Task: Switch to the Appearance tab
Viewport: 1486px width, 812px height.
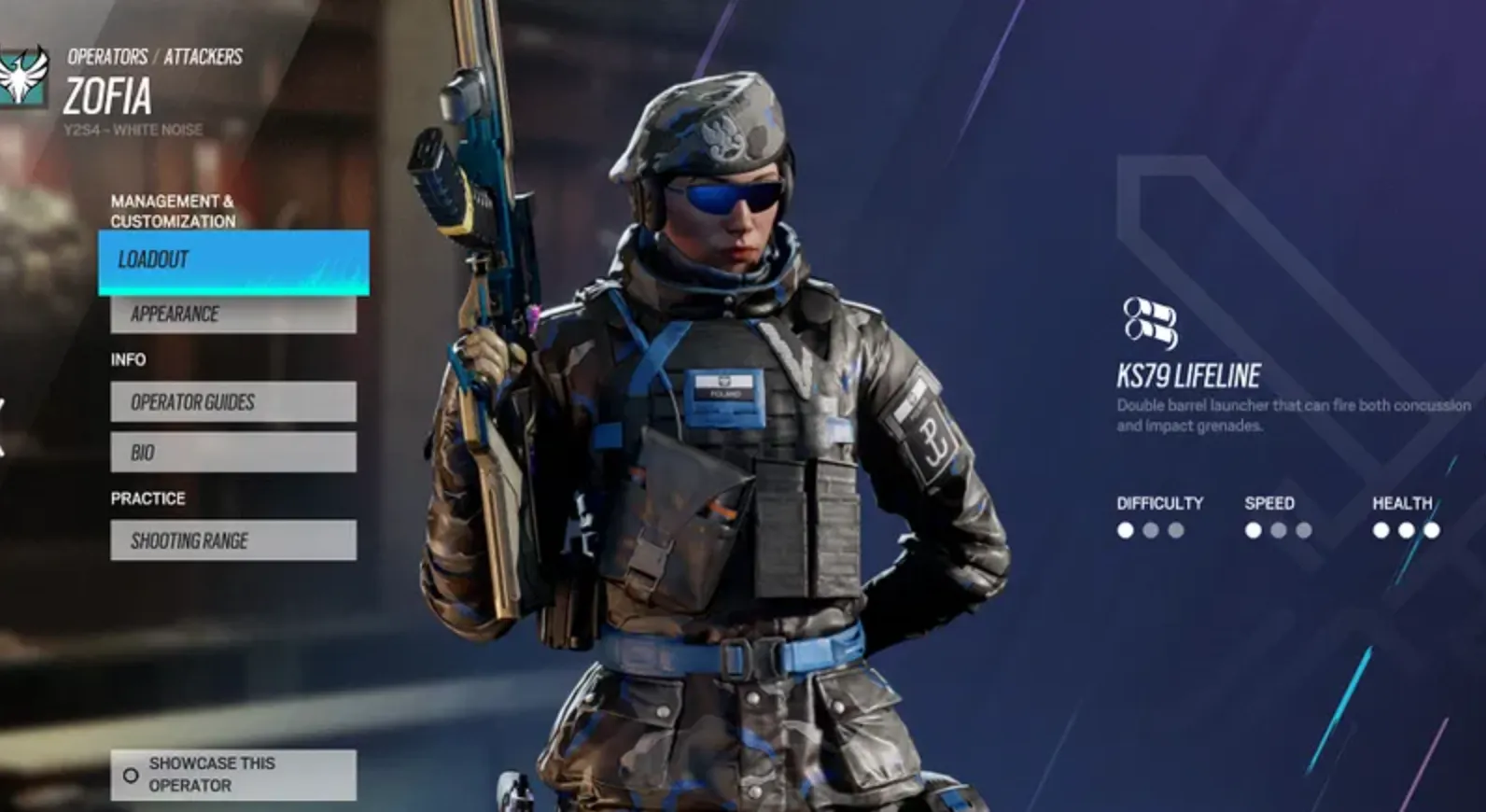Action: pyautogui.click(x=232, y=314)
